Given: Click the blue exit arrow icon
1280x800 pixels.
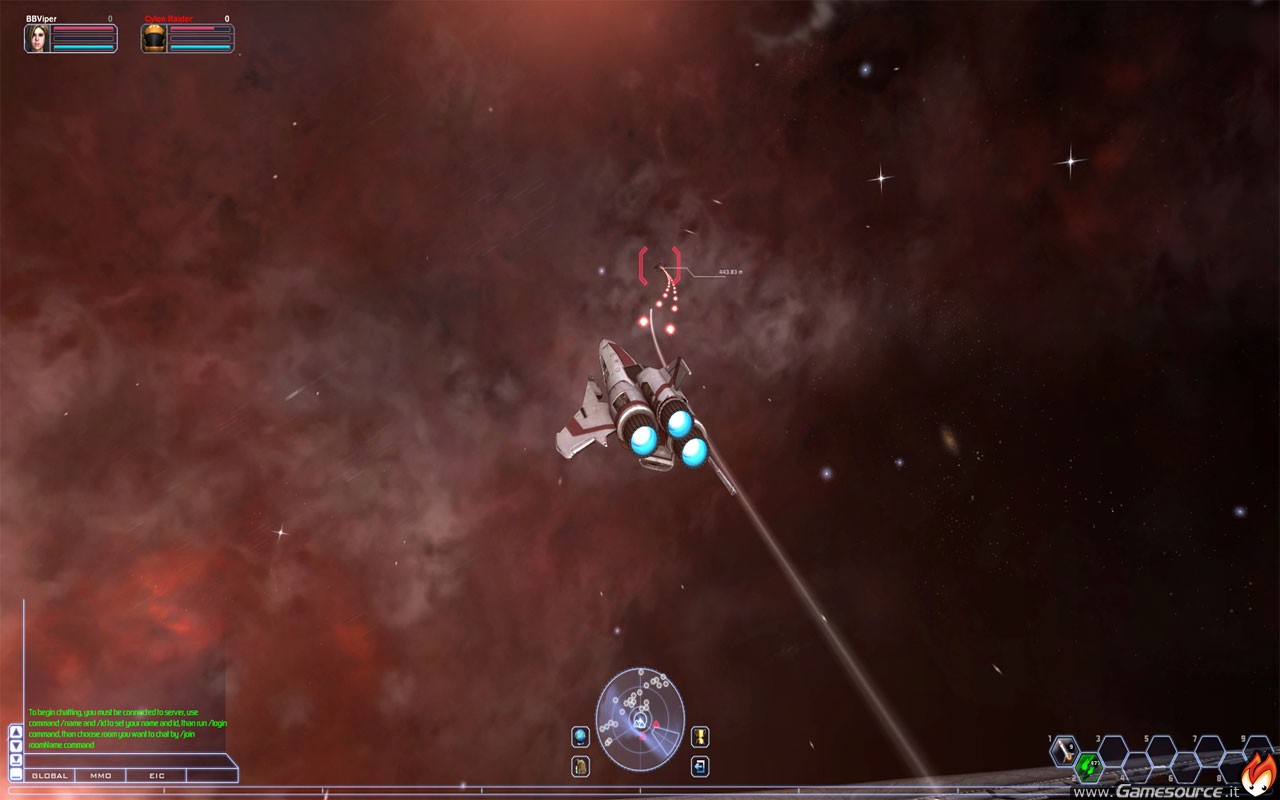Looking at the screenshot, I should pyautogui.click(x=700, y=766).
